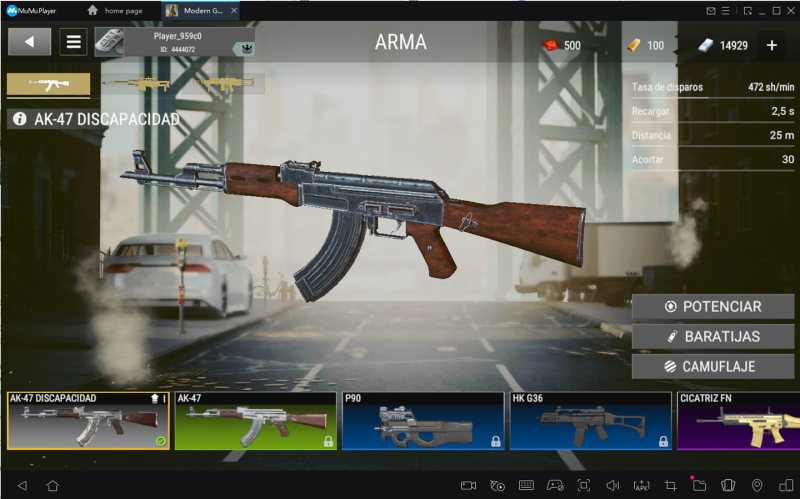
Task: Show info for AK-47 Discapacidad
Action: click(19, 120)
